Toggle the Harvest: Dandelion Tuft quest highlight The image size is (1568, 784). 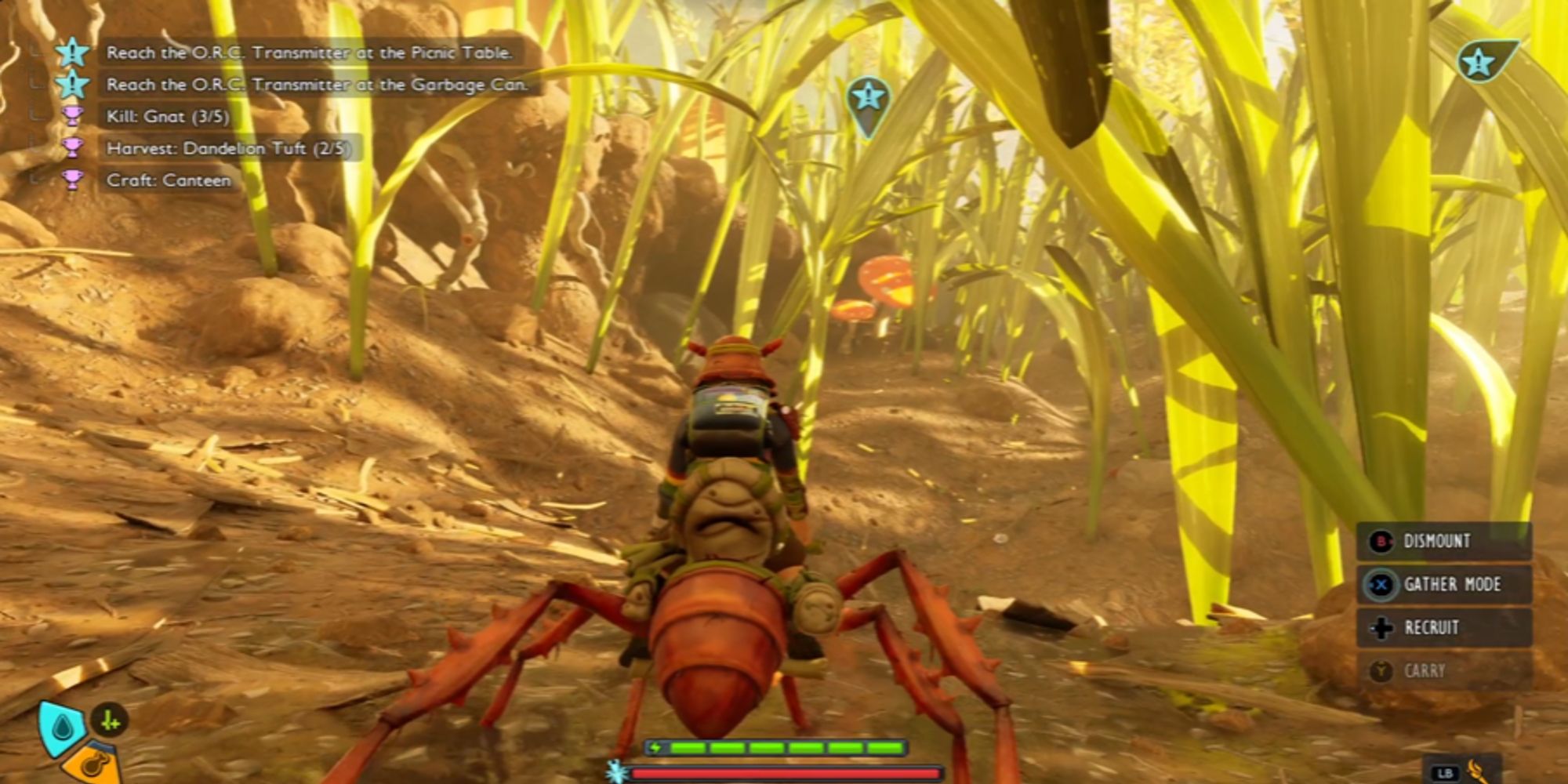tap(210, 147)
